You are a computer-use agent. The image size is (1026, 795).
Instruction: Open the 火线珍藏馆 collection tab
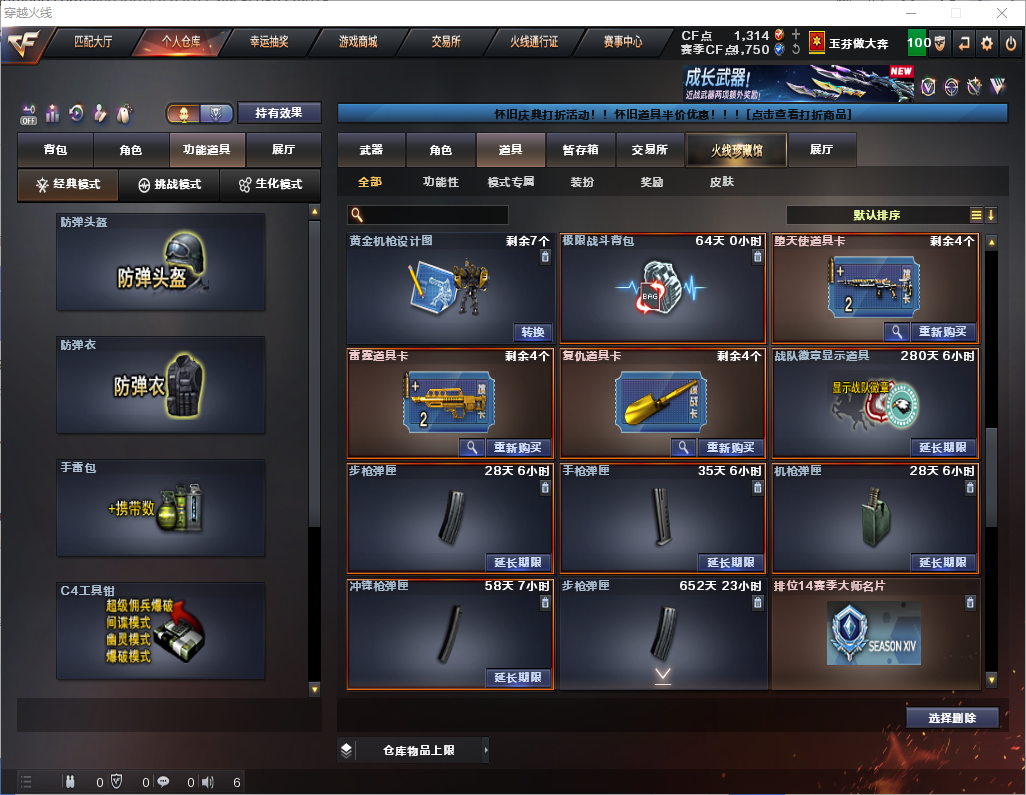[736, 150]
